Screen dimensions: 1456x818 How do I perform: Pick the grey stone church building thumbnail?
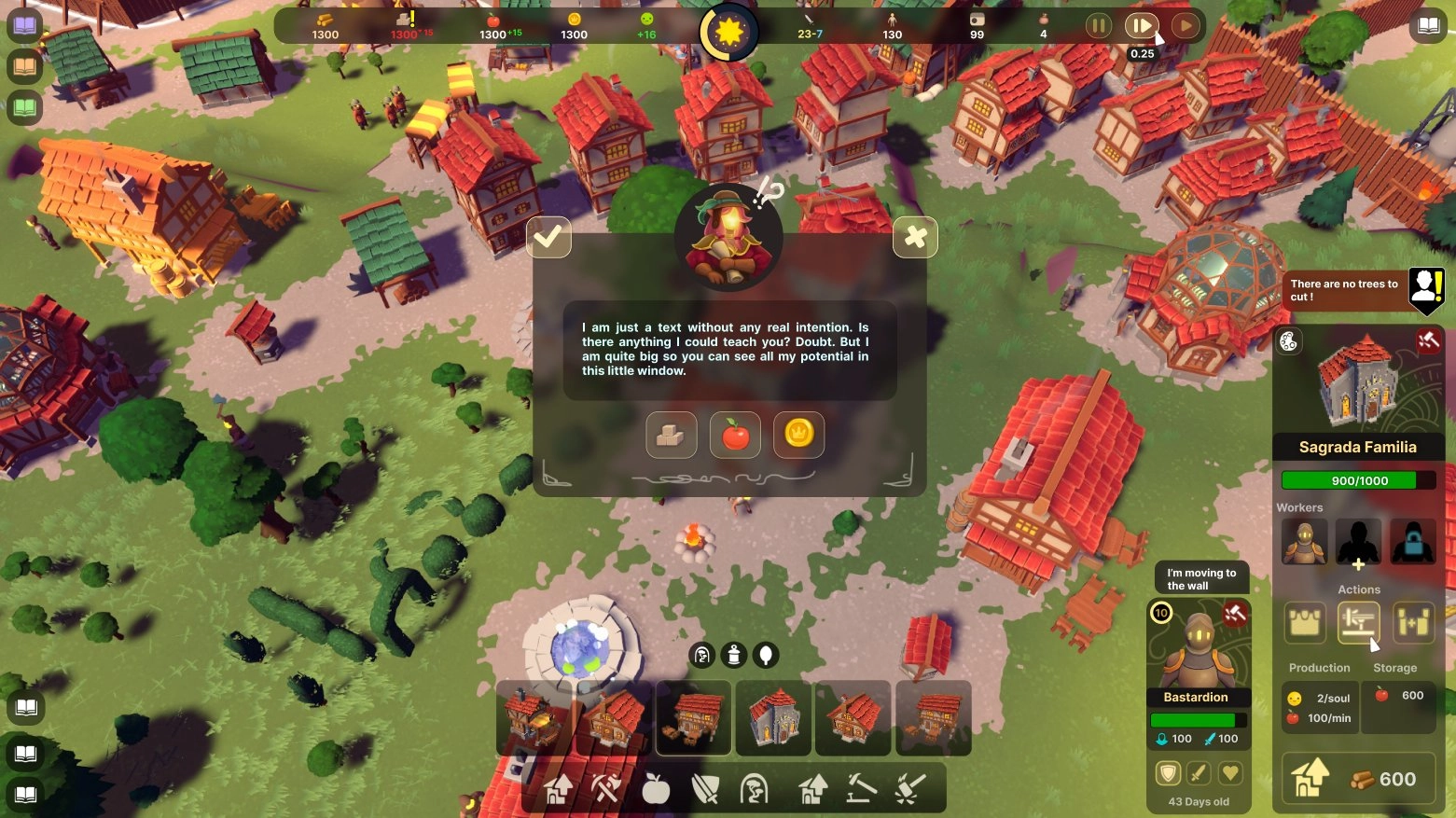click(774, 718)
